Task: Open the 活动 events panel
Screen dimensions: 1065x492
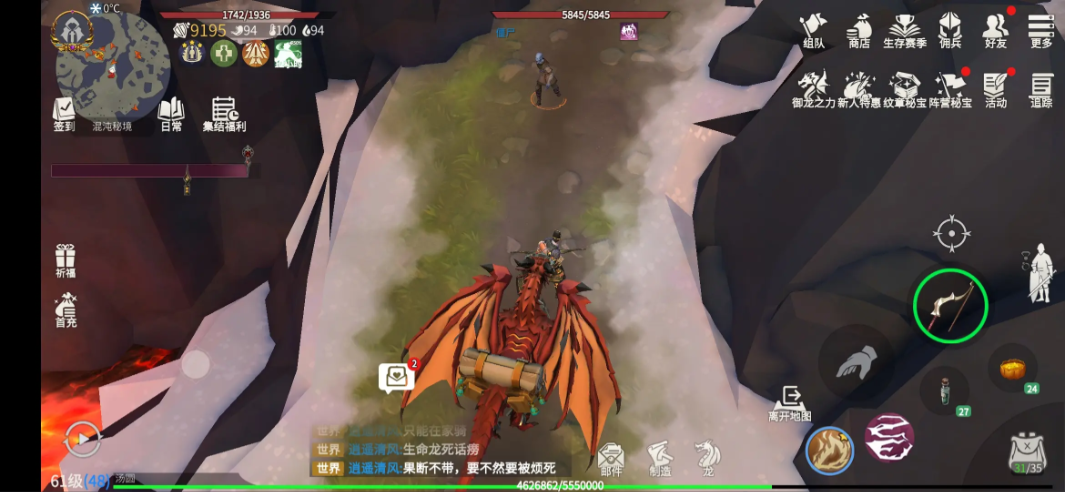Action: pyautogui.click(x=995, y=89)
